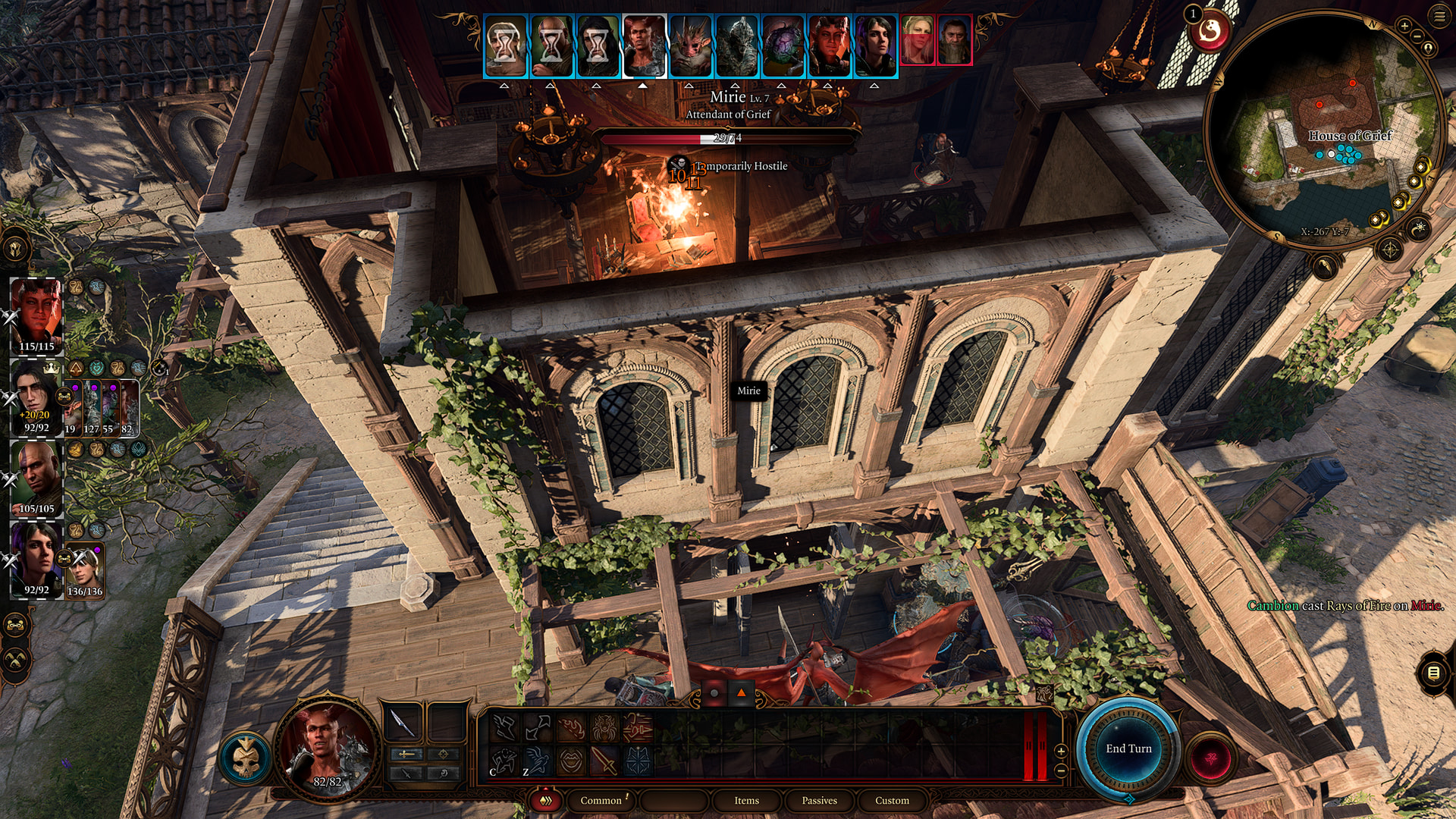Select the Custom hotbar tab
1456x819 pixels.
(892, 800)
